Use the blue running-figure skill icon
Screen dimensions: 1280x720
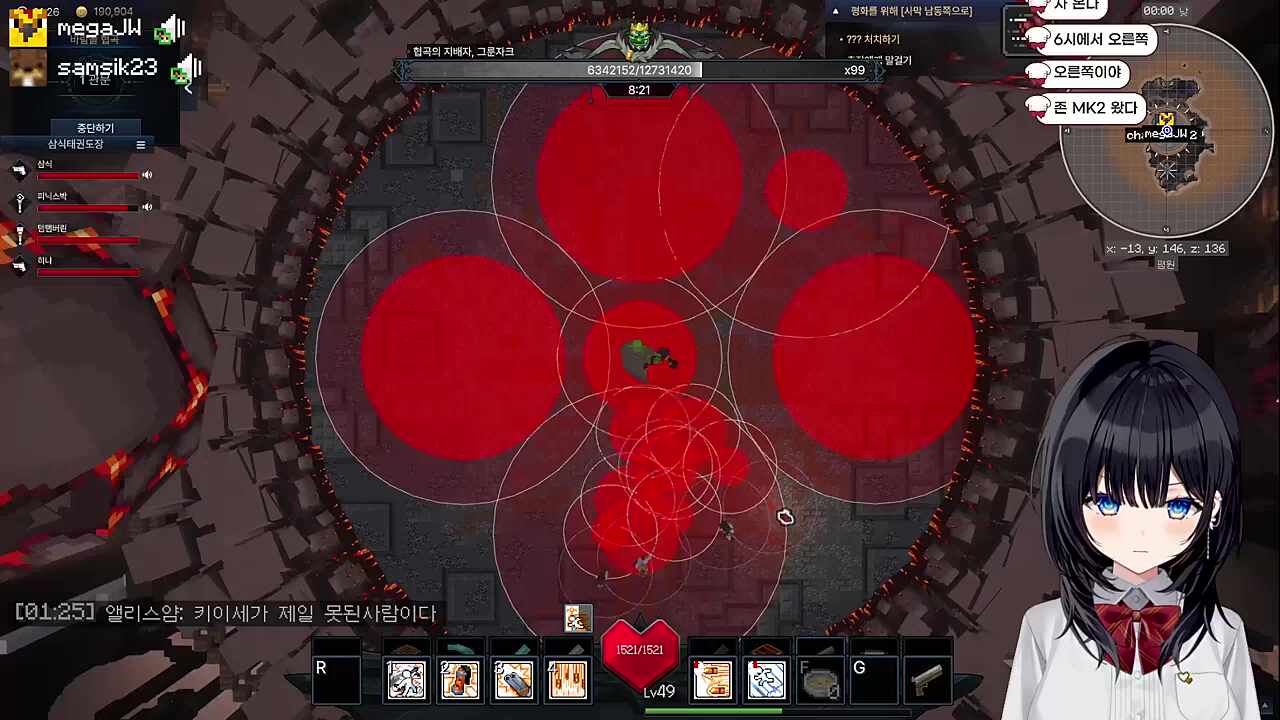[767, 680]
